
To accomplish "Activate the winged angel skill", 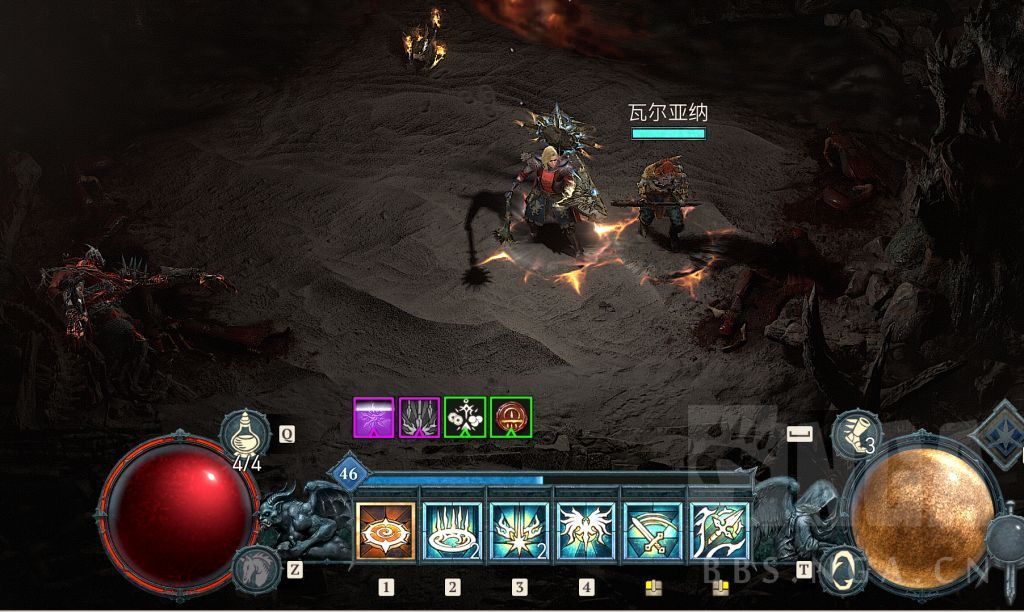I will (x=585, y=530).
